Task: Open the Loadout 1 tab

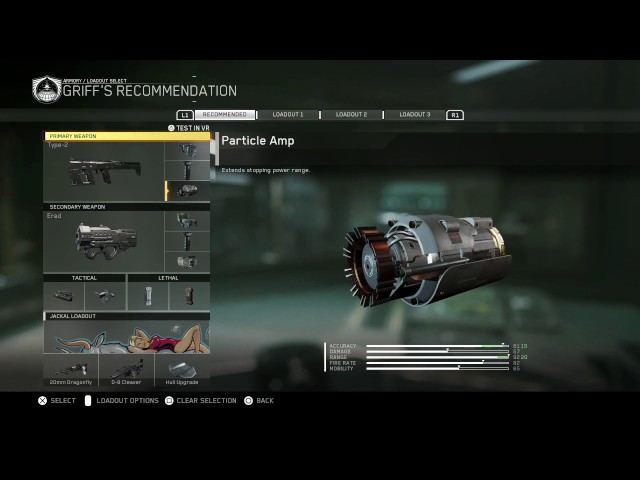Action: point(288,115)
